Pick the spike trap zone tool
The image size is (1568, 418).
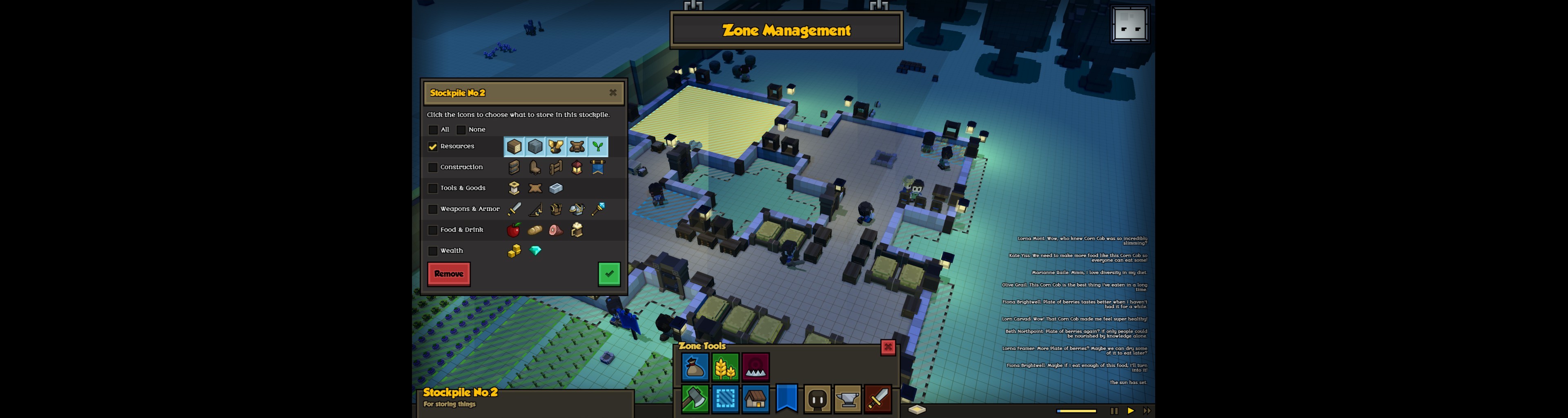tap(755, 367)
